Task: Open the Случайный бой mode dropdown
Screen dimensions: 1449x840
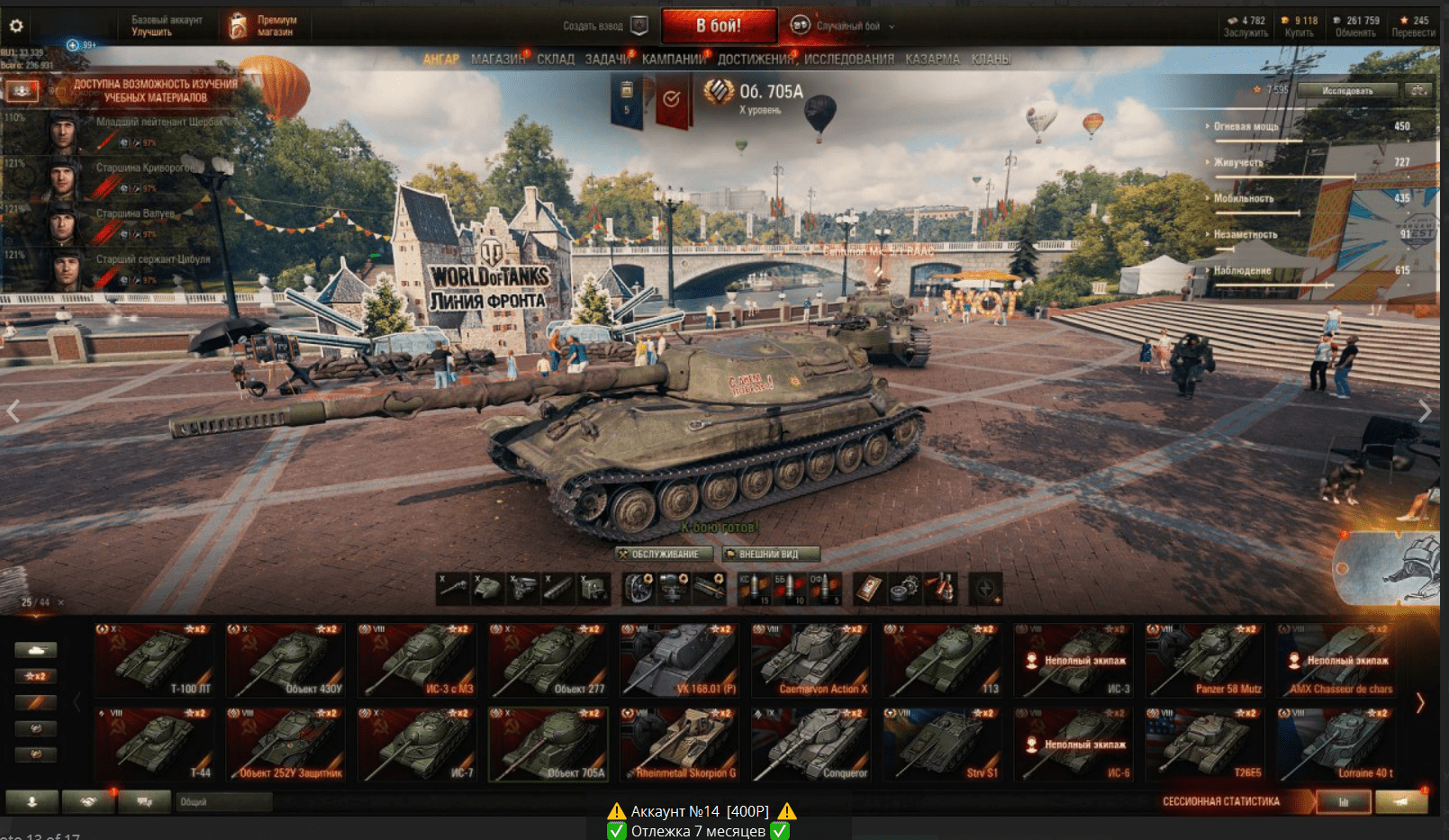Action: [x=847, y=26]
